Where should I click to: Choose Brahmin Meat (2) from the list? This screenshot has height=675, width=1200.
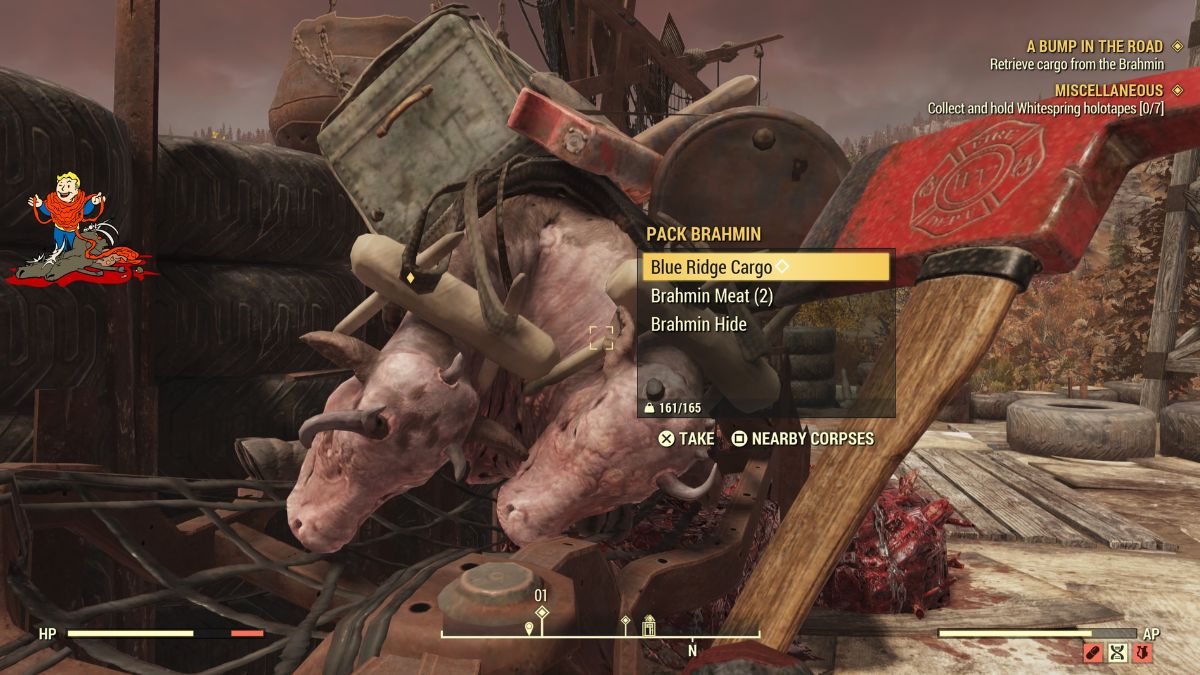tap(711, 296)
